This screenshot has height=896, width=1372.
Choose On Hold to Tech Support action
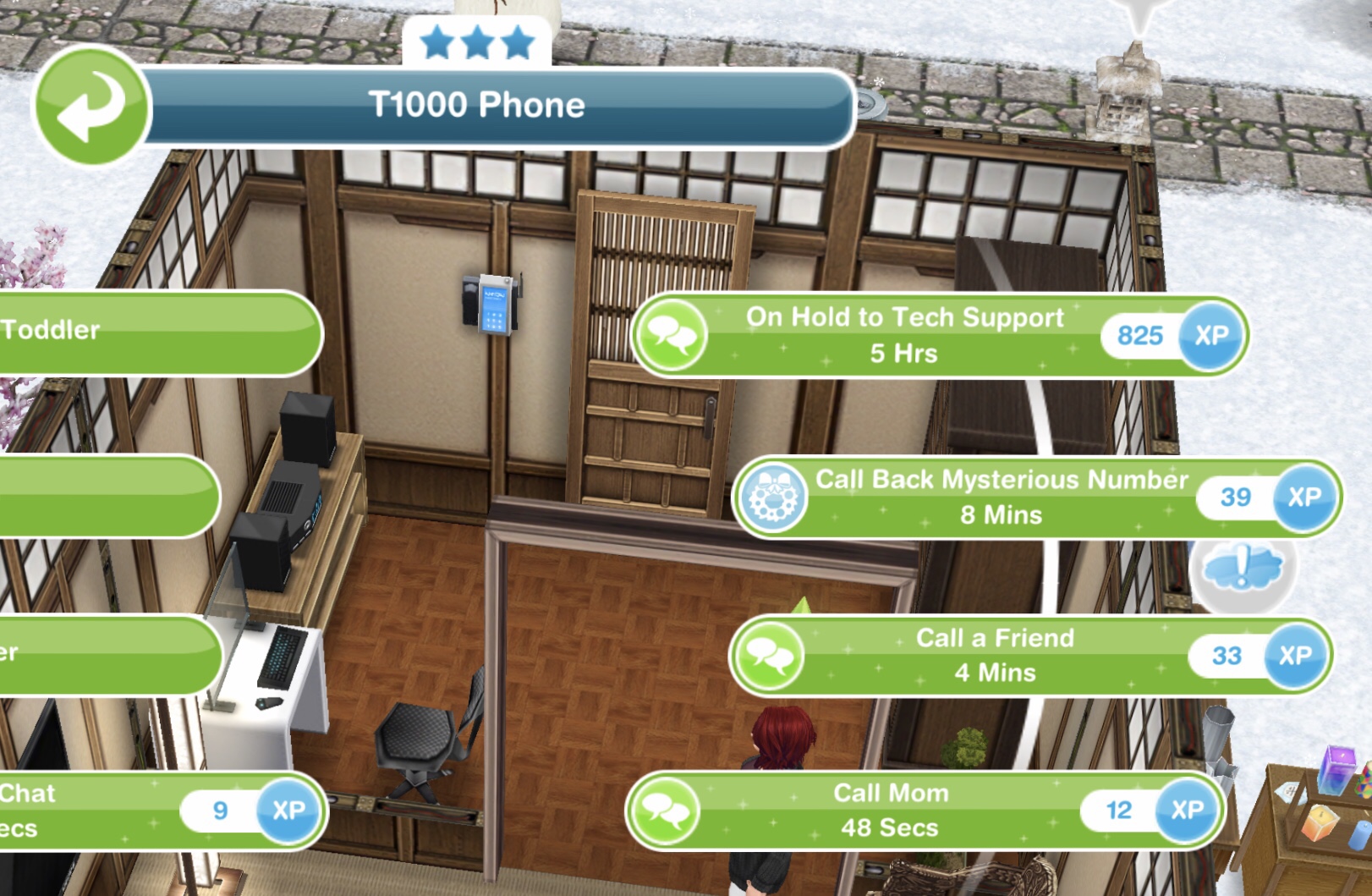coord(903,335)
